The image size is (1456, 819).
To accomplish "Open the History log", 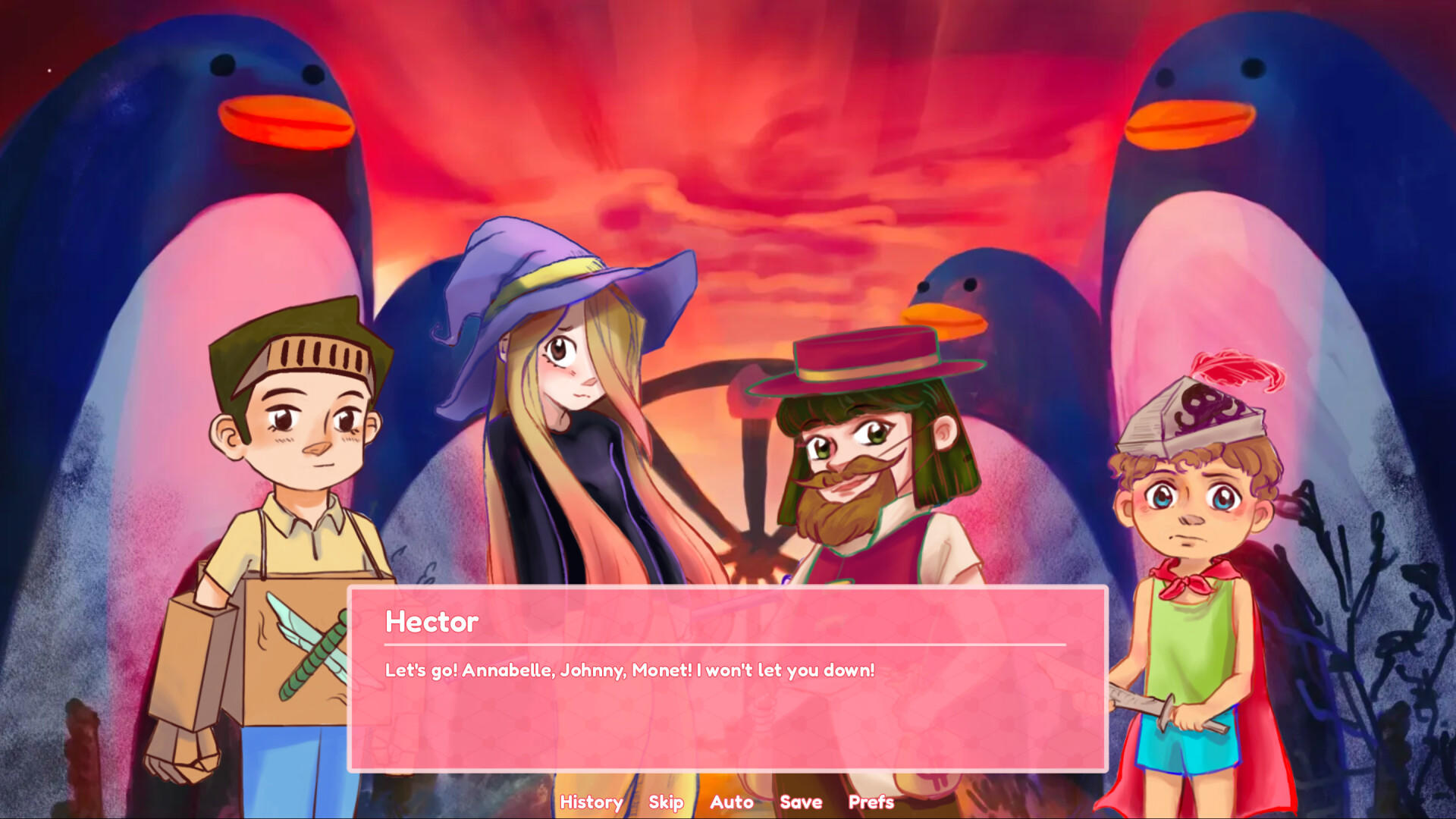I will 591,802.
